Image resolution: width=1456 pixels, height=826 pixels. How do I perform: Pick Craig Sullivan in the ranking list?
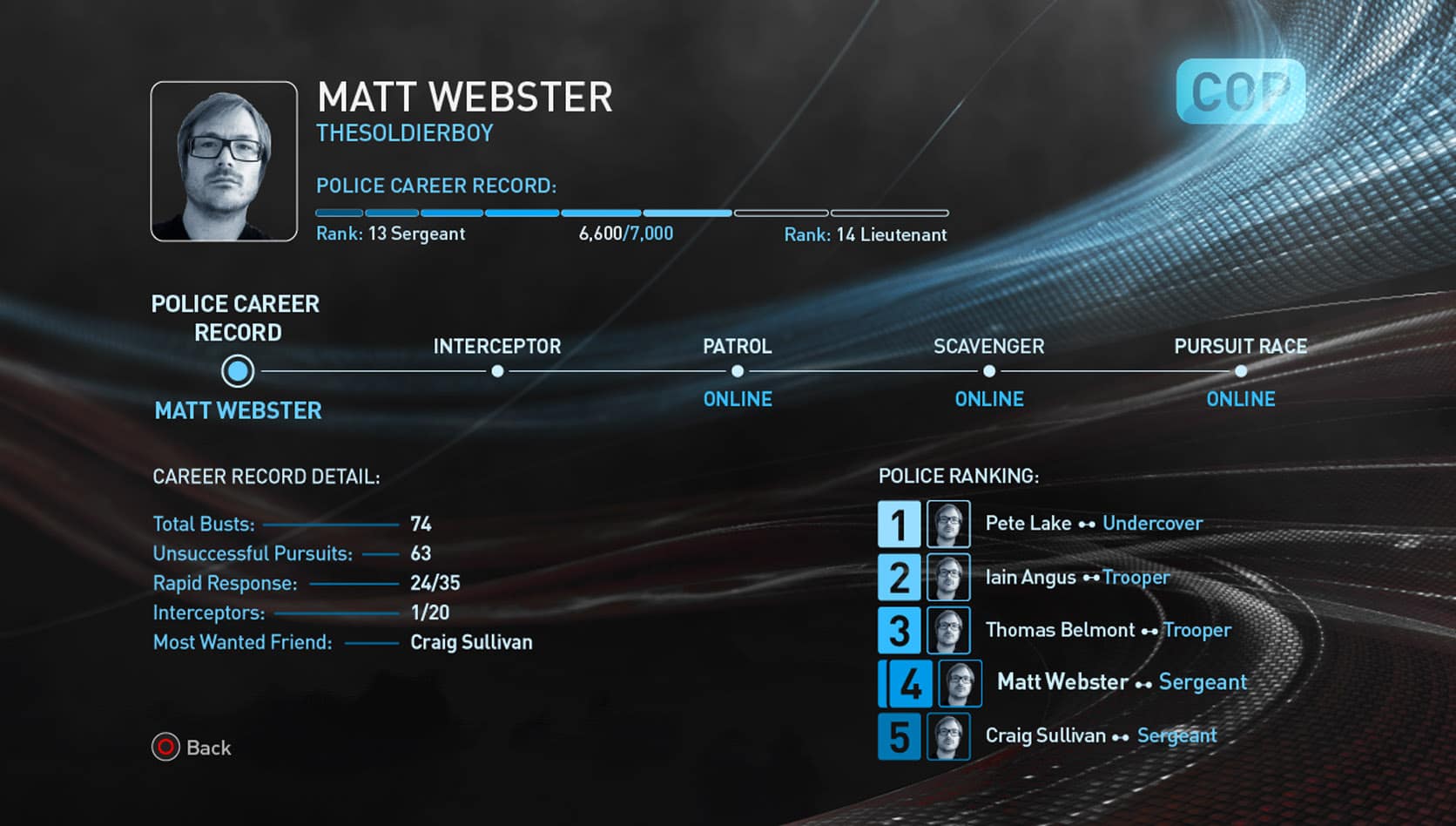pos(1046,736)
